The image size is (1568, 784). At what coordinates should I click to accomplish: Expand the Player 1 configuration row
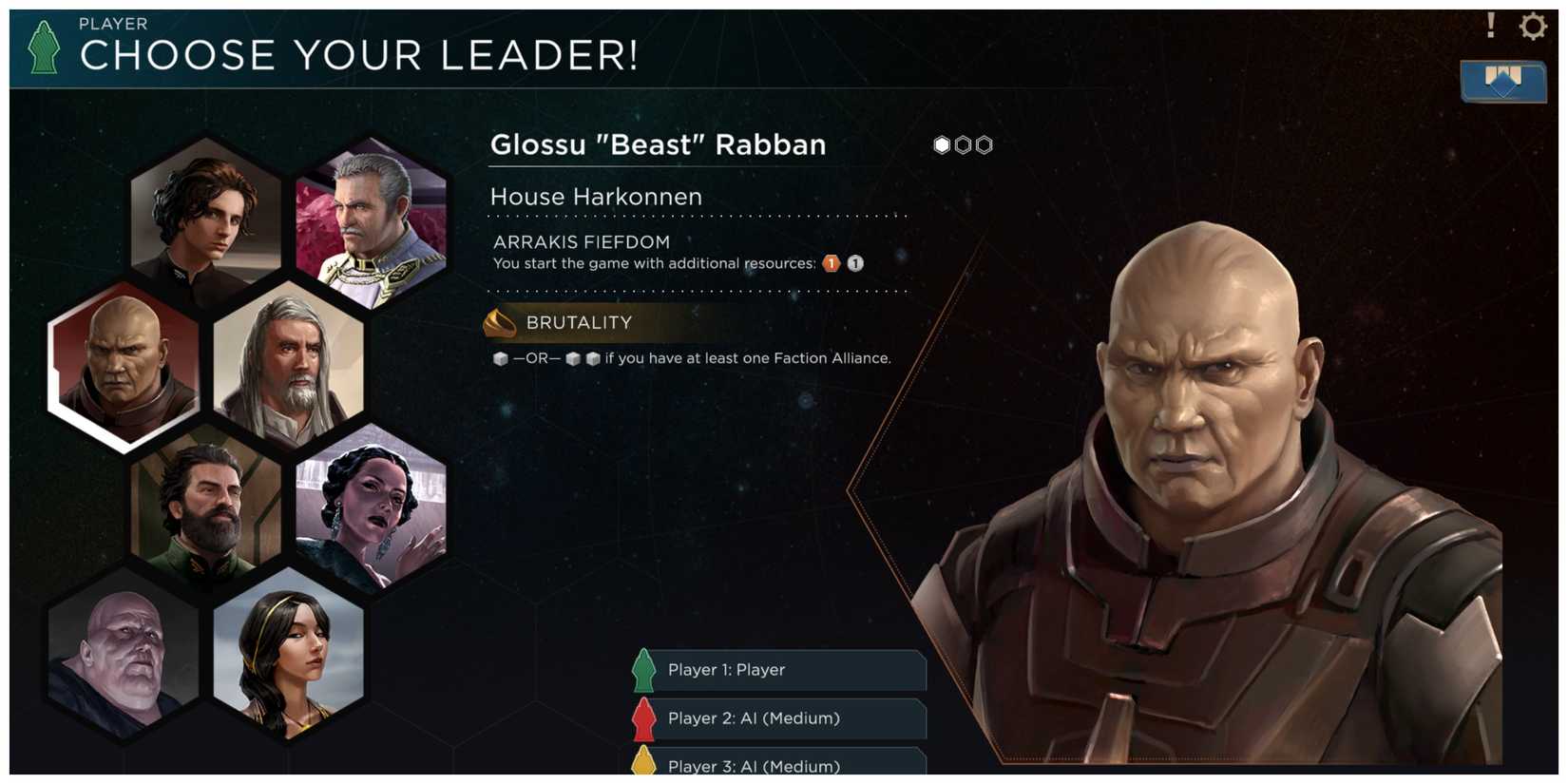pyautogui.click(x=779, y=670)
